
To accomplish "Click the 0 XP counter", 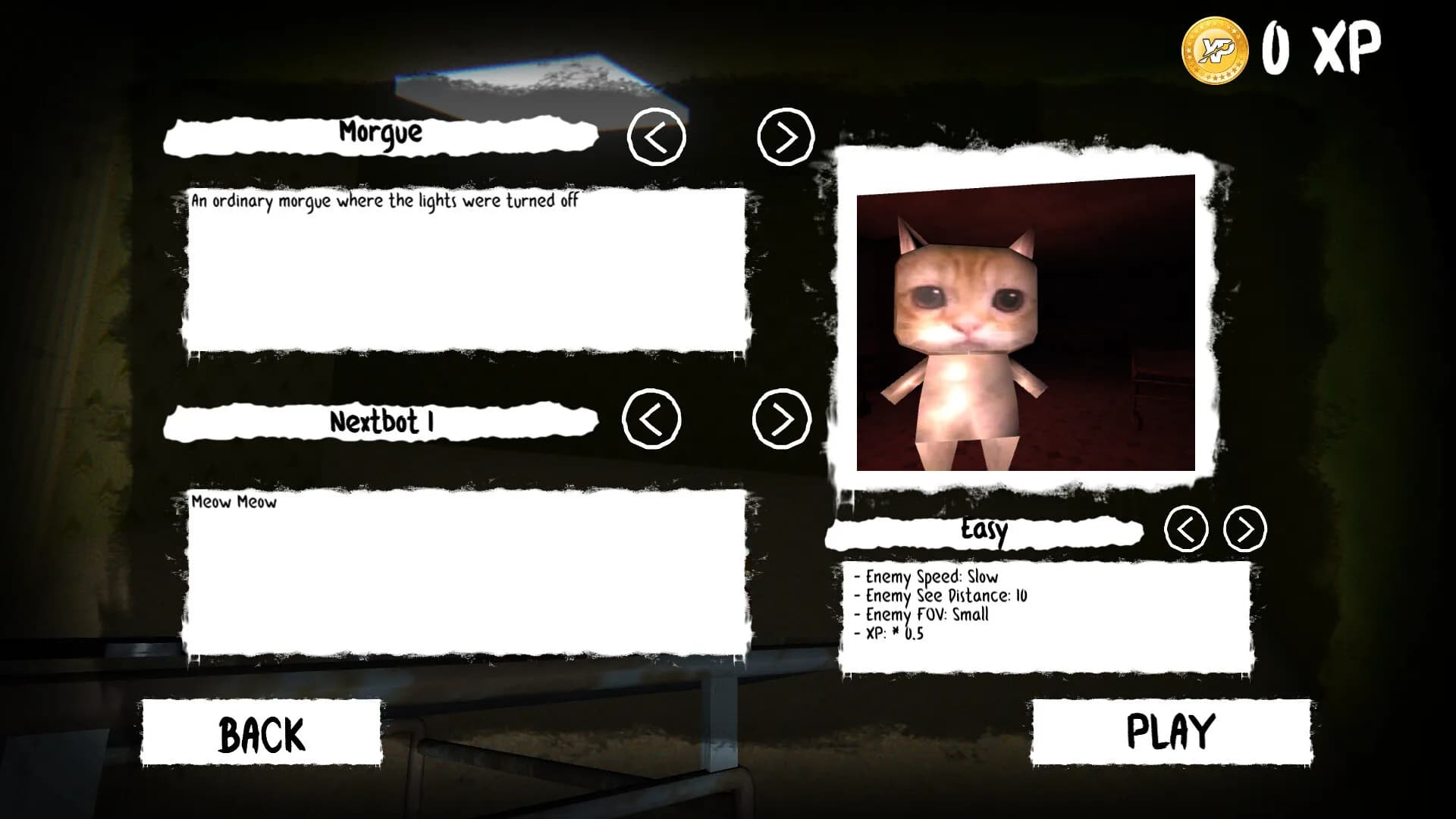I will point(1323,47).
